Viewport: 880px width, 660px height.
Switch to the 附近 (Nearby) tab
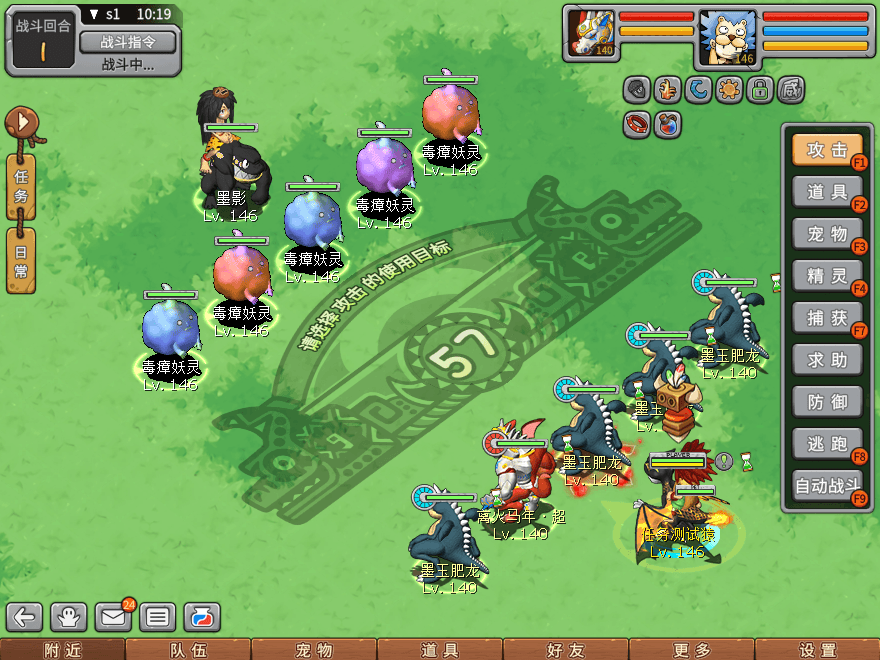(62, 650)
